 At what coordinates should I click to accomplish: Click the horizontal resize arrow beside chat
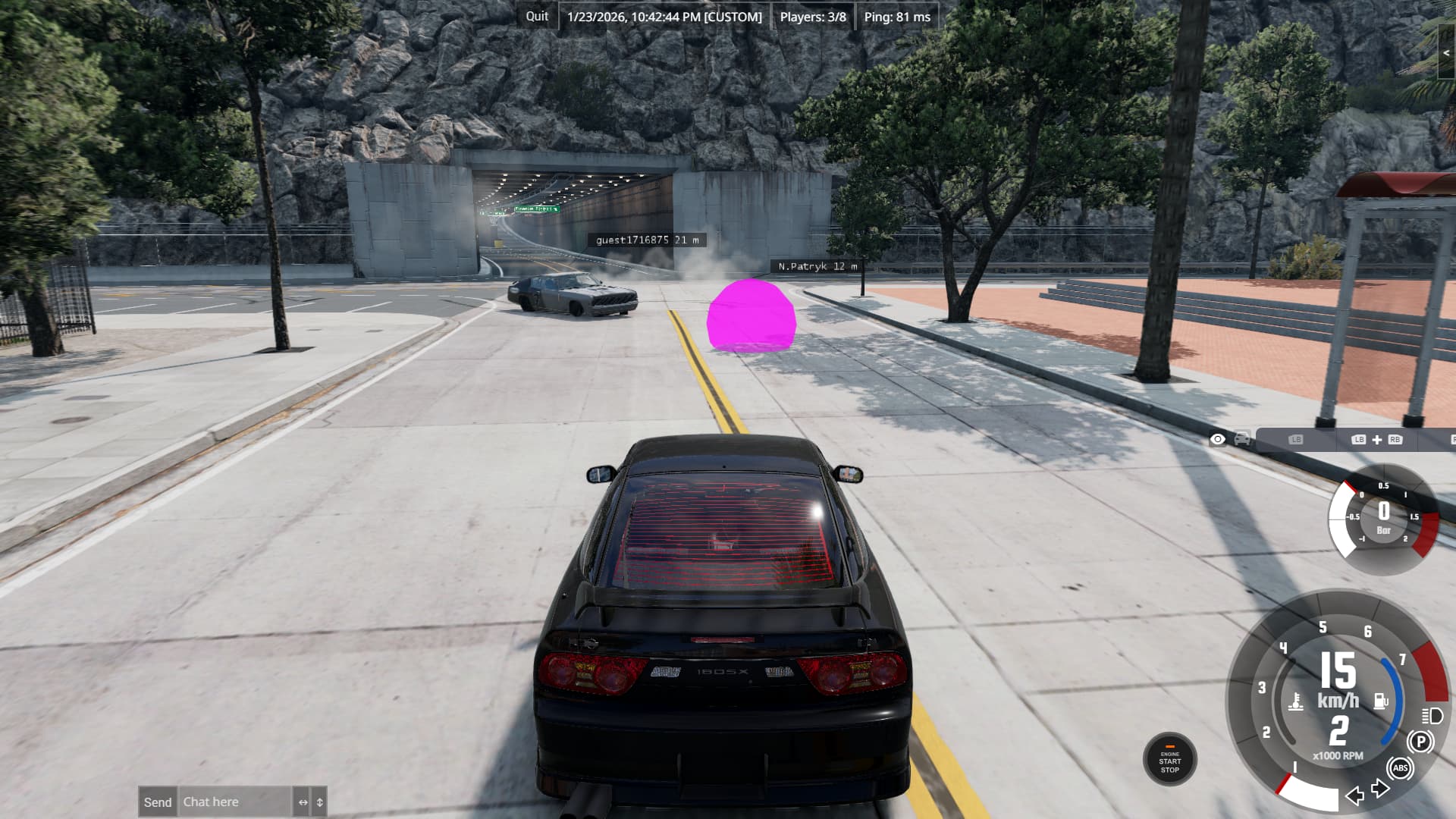pos(303,802)
